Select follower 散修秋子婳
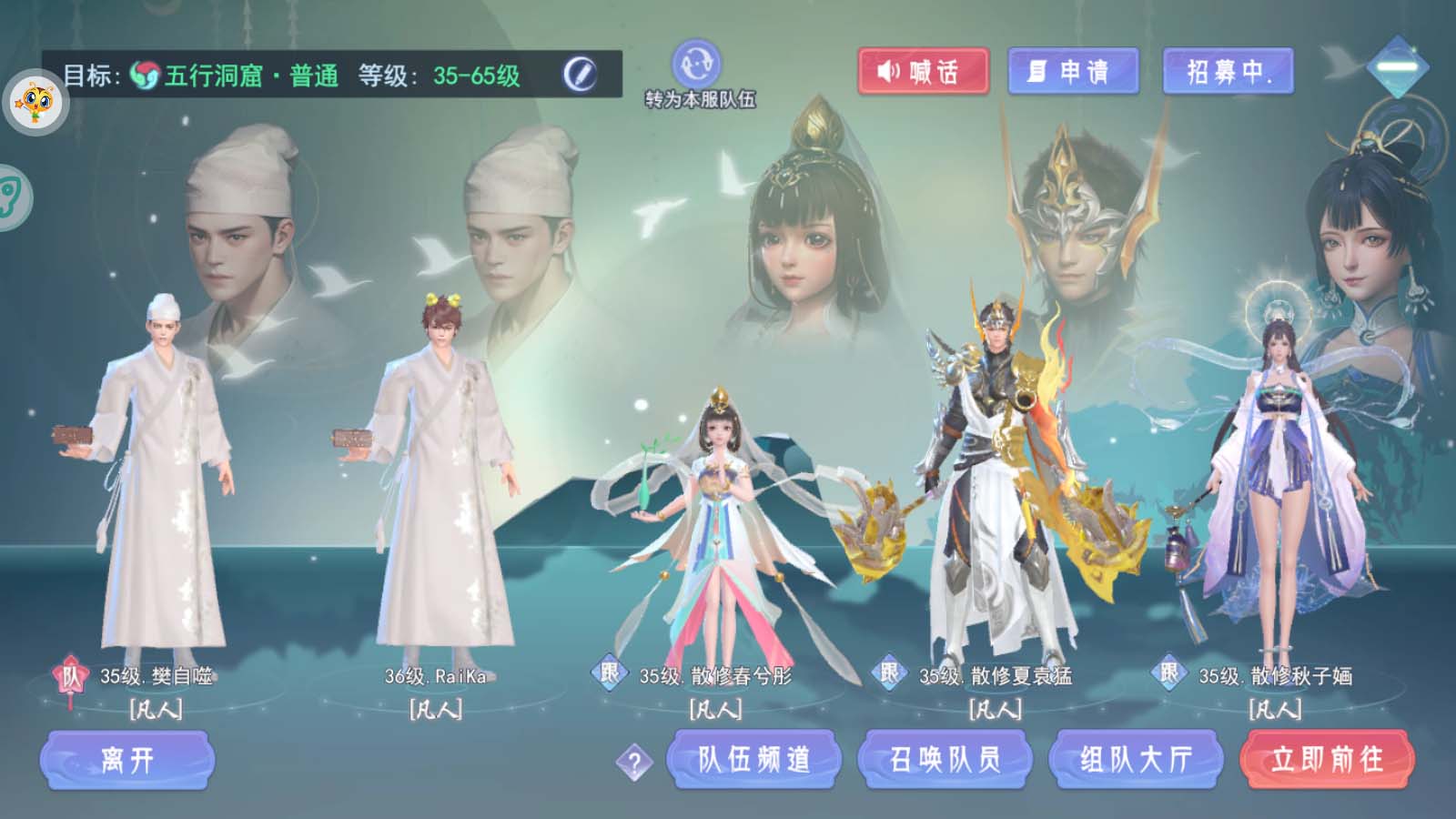The height and width of the screenshot is (819, 1456). [1276, 491]
